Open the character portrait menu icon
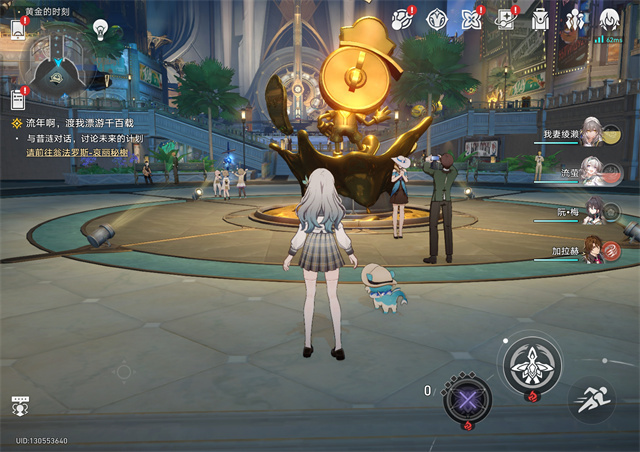640x452 pixels. (x=609, y=18)
